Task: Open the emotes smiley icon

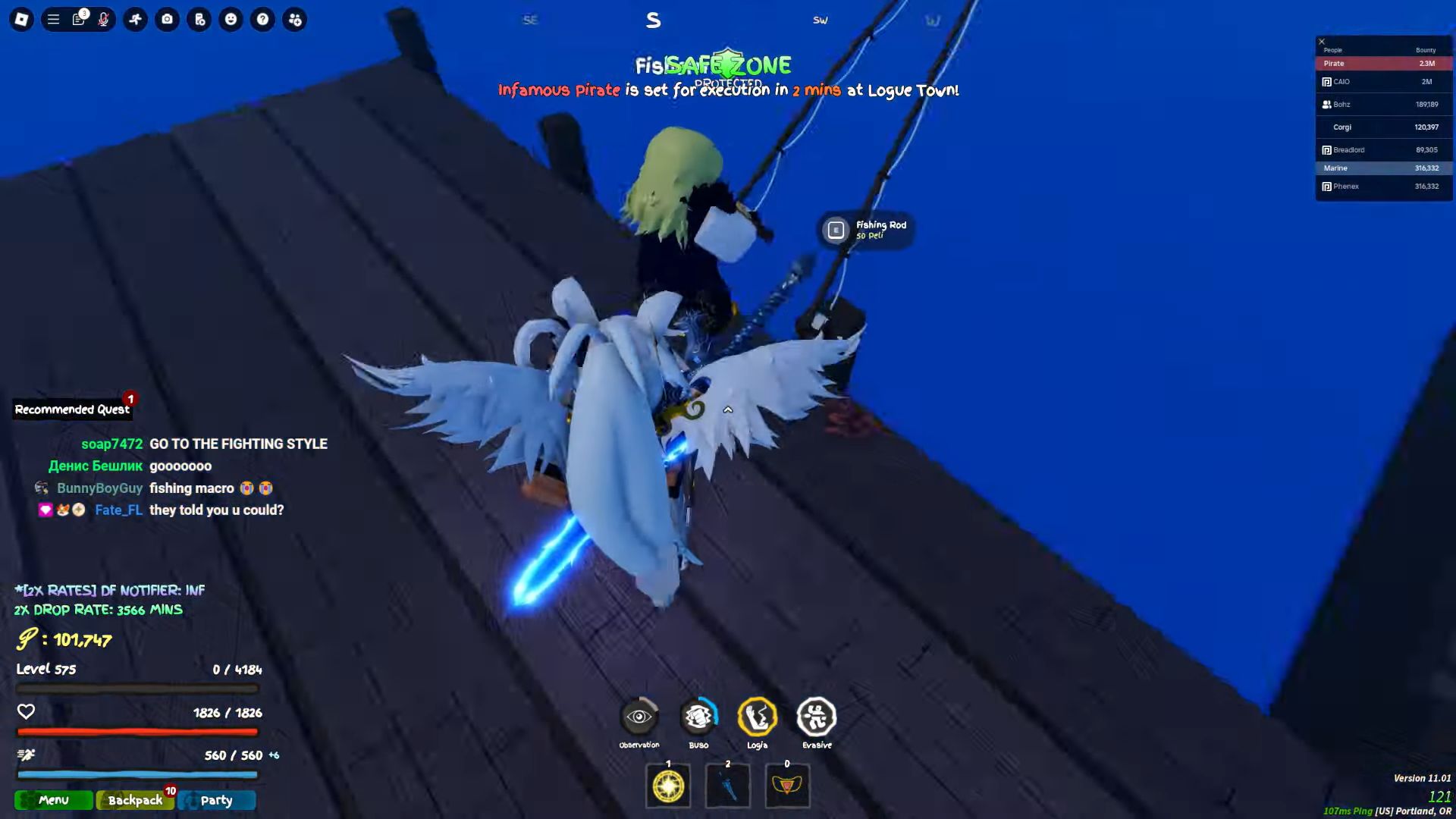Action: click(x=231, y=20)
